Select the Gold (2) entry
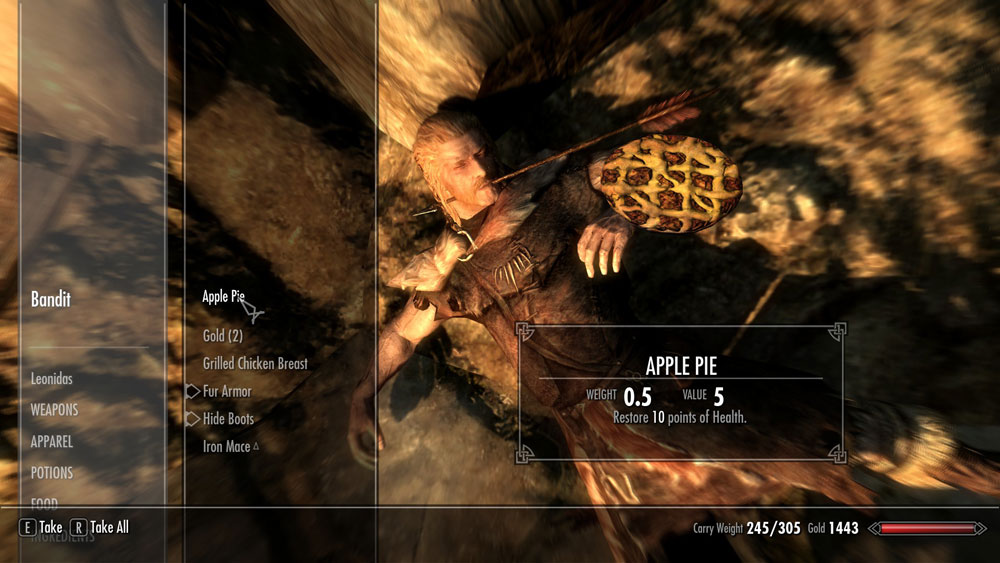This screenshot has height=563, width=1000. tap(222, 336)
